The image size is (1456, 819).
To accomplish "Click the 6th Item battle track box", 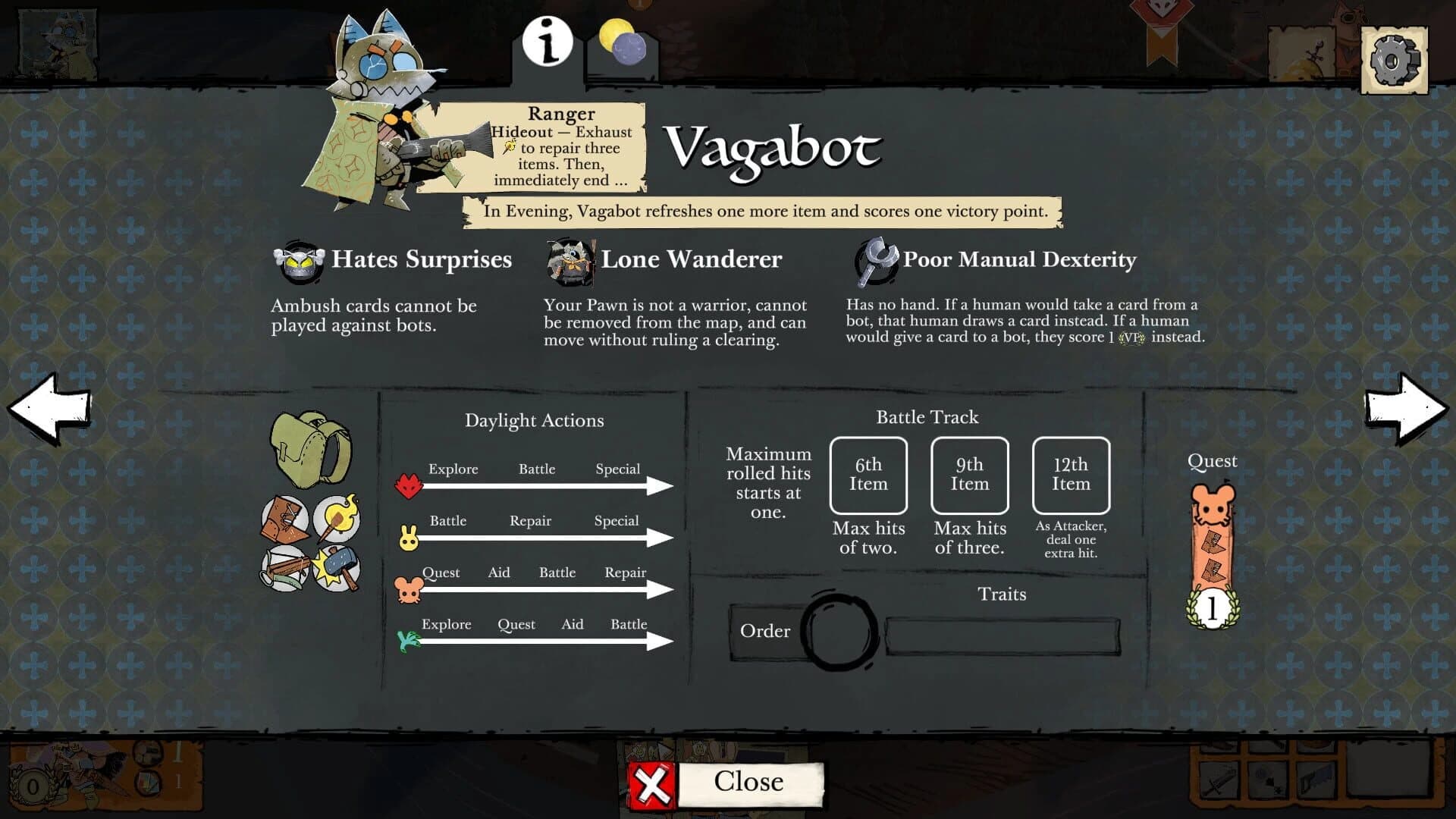I will click(x=868, y=475).
